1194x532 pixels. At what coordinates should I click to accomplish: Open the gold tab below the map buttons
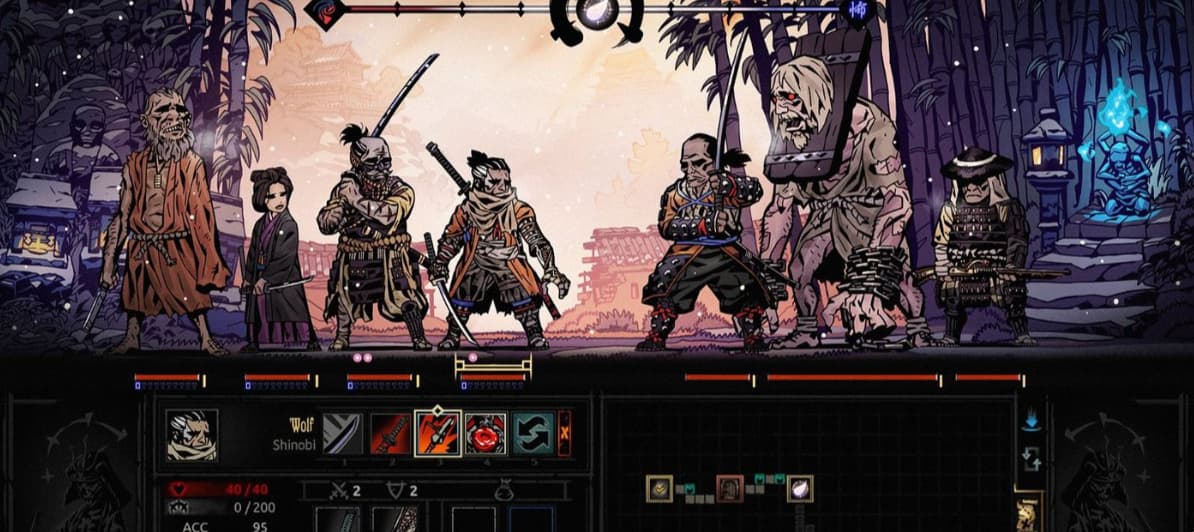click(1029, 510)
